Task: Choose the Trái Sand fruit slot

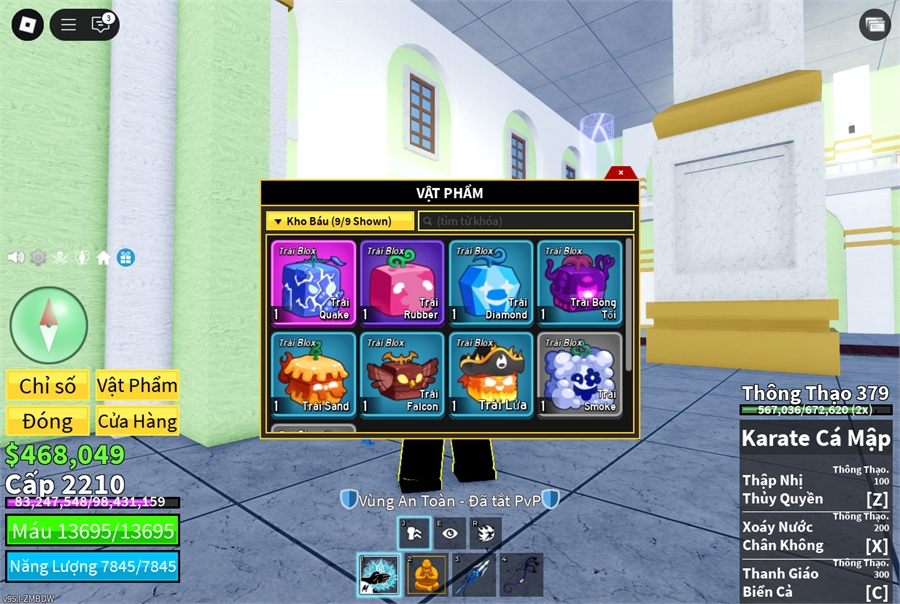Action: [313, 374]
